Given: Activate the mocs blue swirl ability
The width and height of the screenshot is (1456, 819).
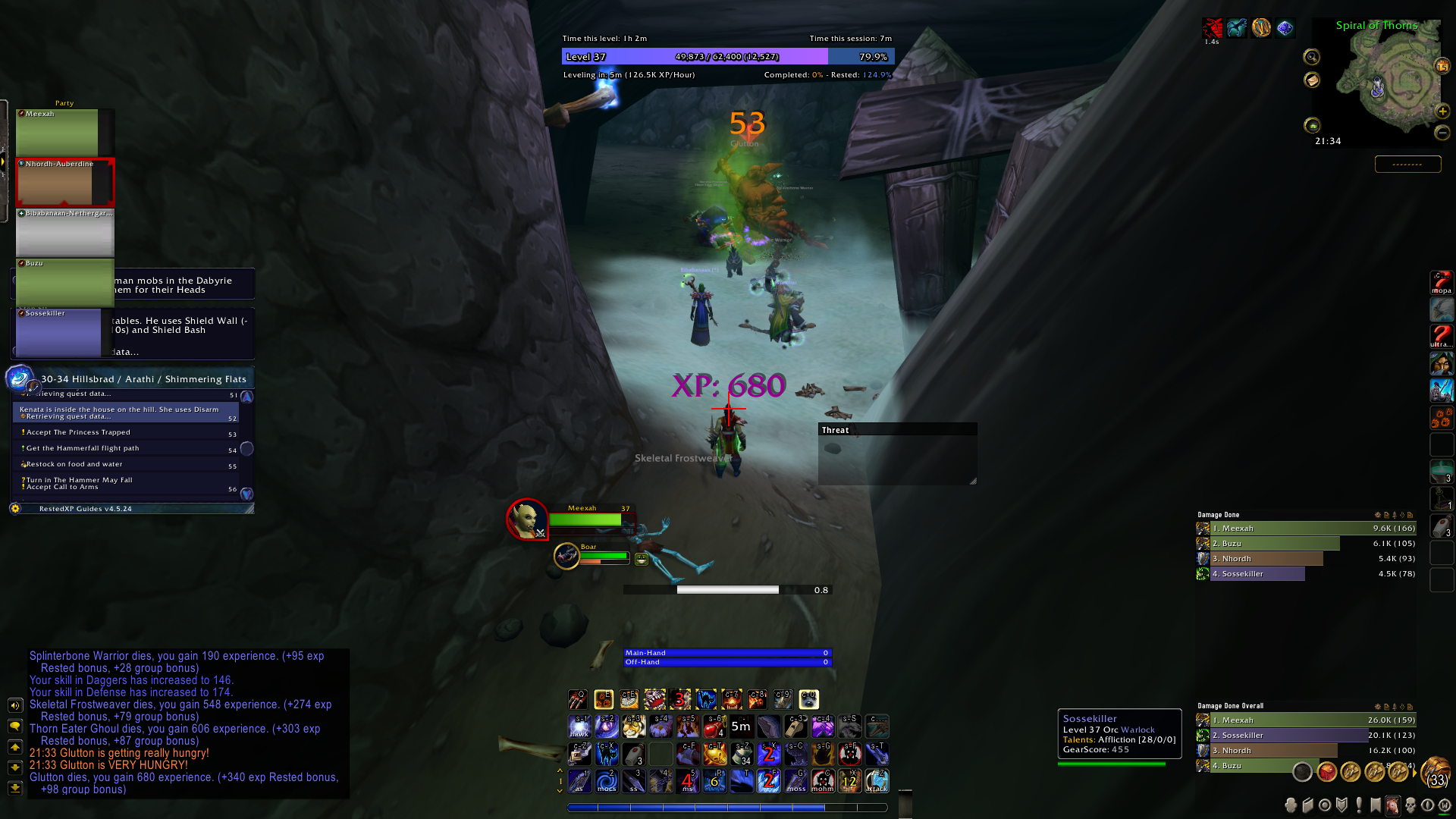Looking at the screenshot, I should (x=606, y=780).
